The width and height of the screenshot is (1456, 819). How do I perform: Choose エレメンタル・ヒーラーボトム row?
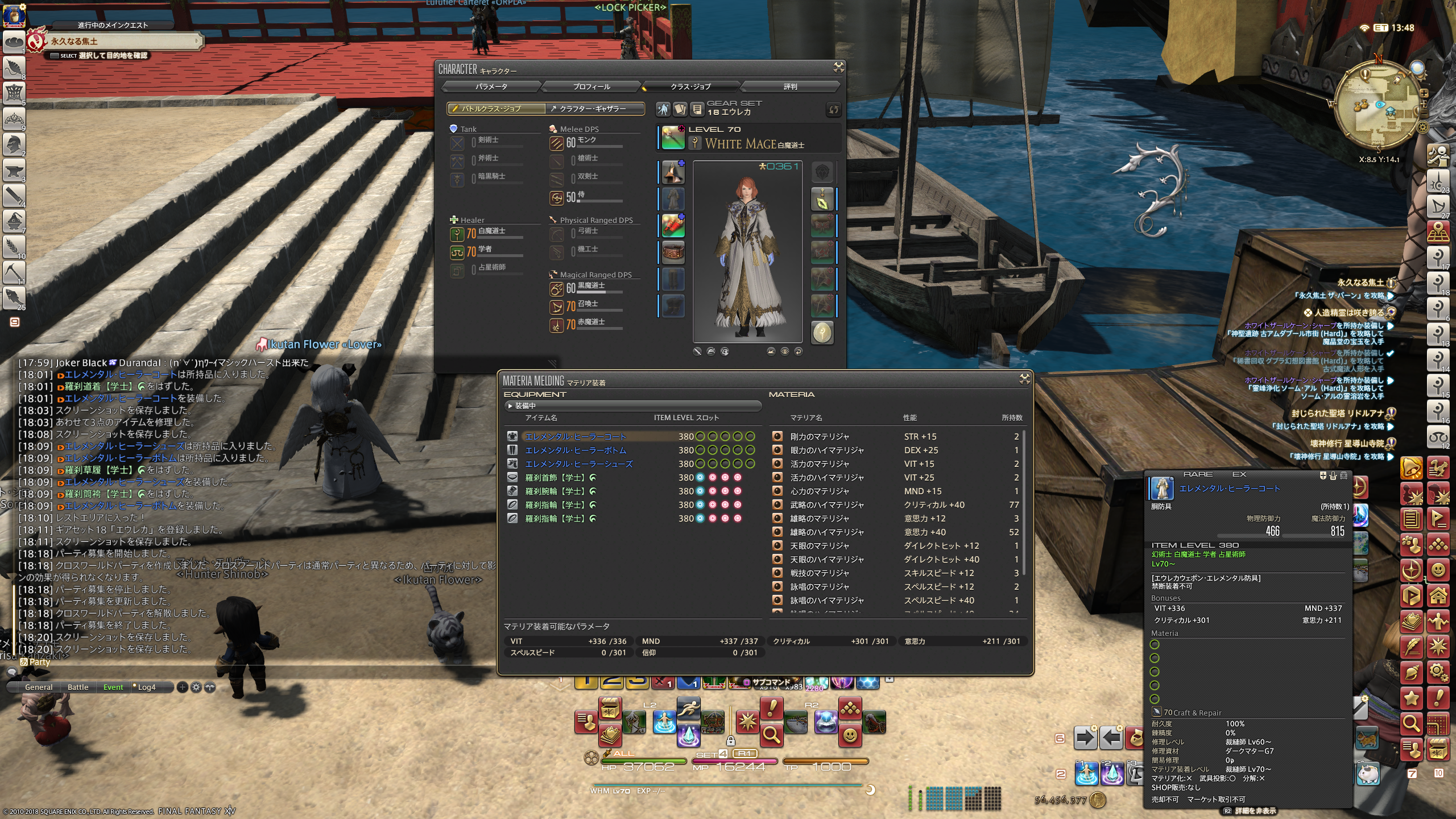pos(575,450)
